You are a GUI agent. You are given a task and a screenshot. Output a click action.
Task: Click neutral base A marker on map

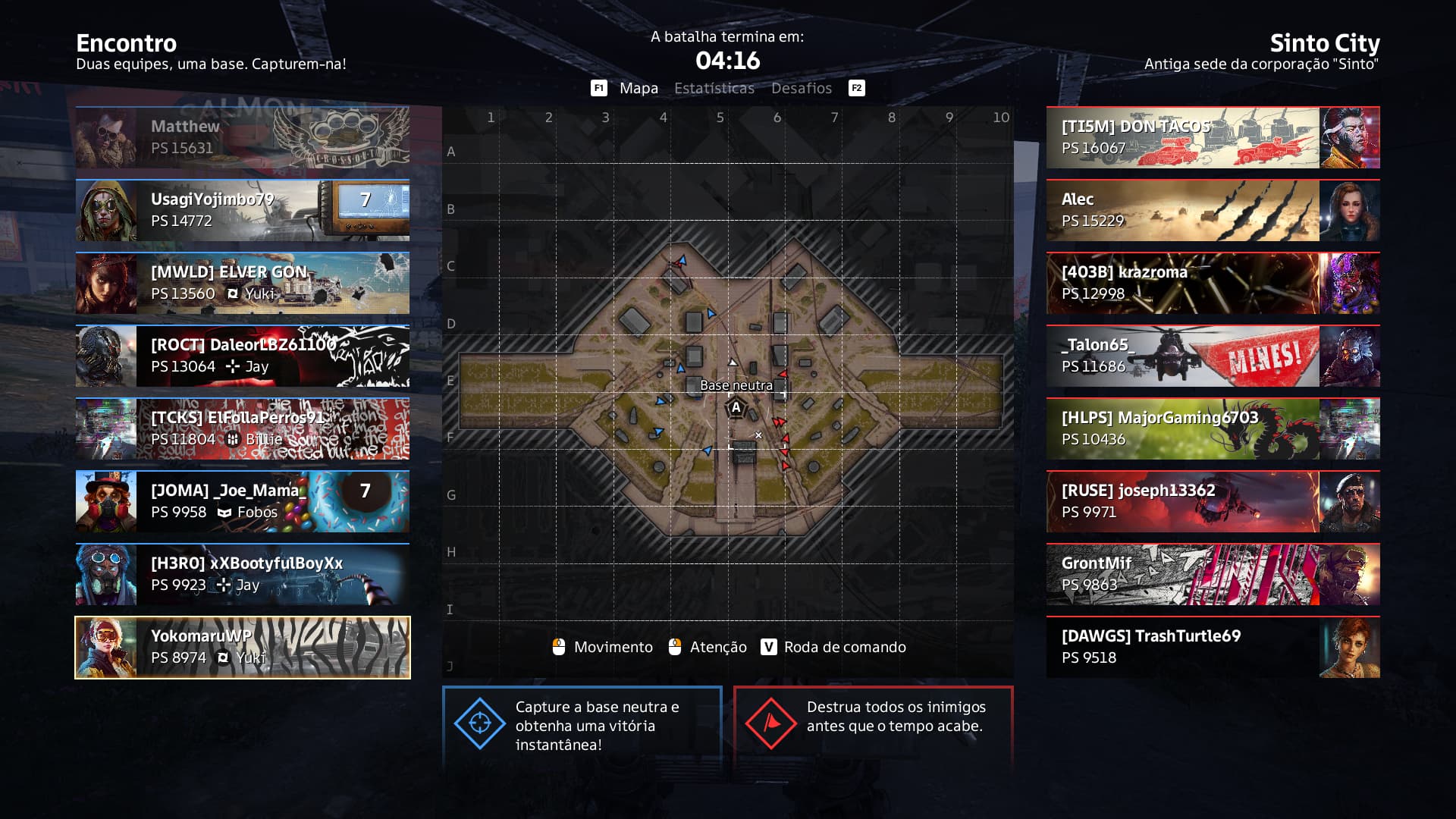point(736,408)
